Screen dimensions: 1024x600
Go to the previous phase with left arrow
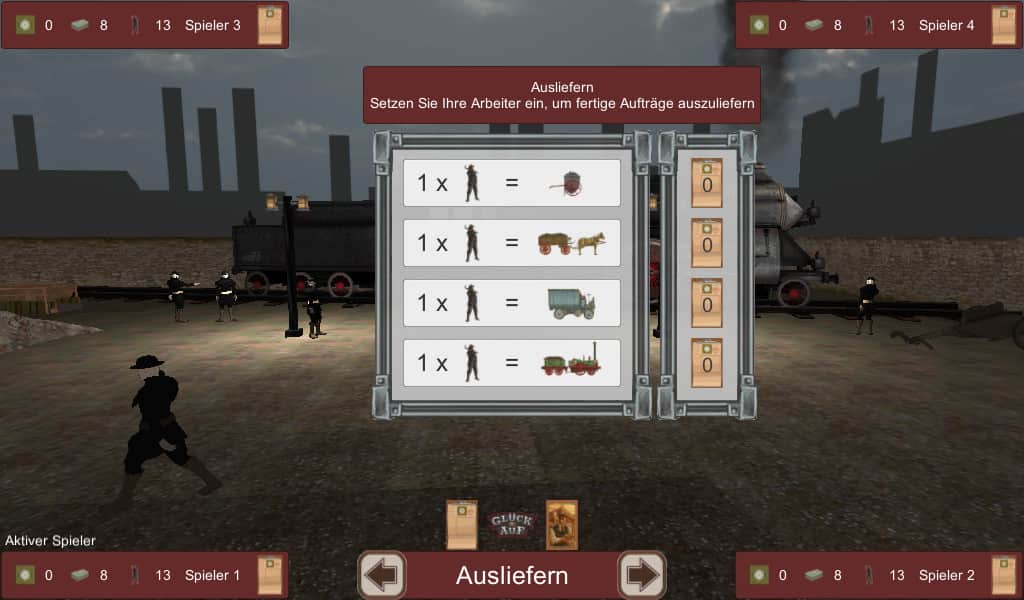[382, 575]
